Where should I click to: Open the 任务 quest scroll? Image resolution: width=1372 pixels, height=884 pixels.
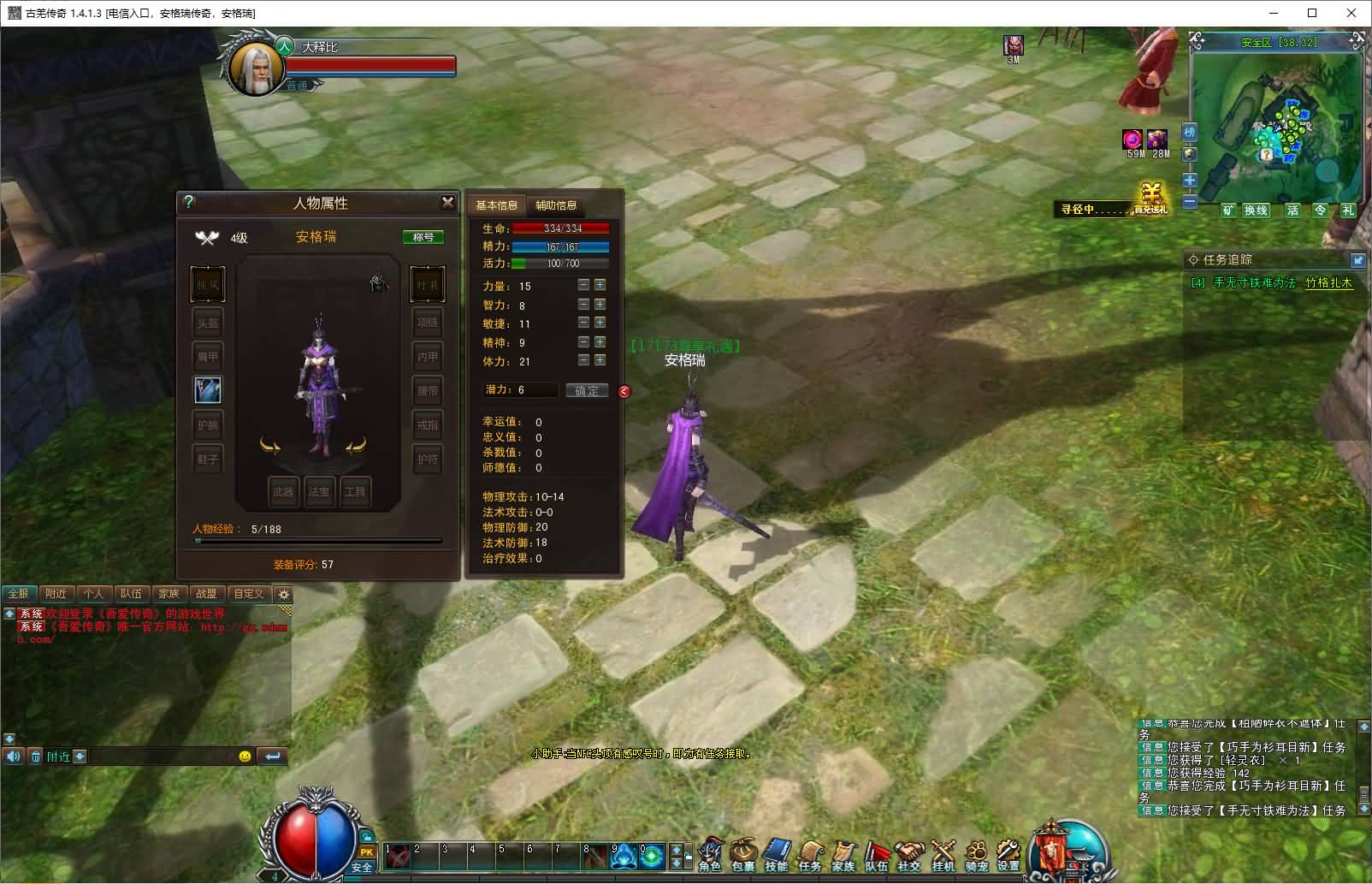(x=810, y=855)
